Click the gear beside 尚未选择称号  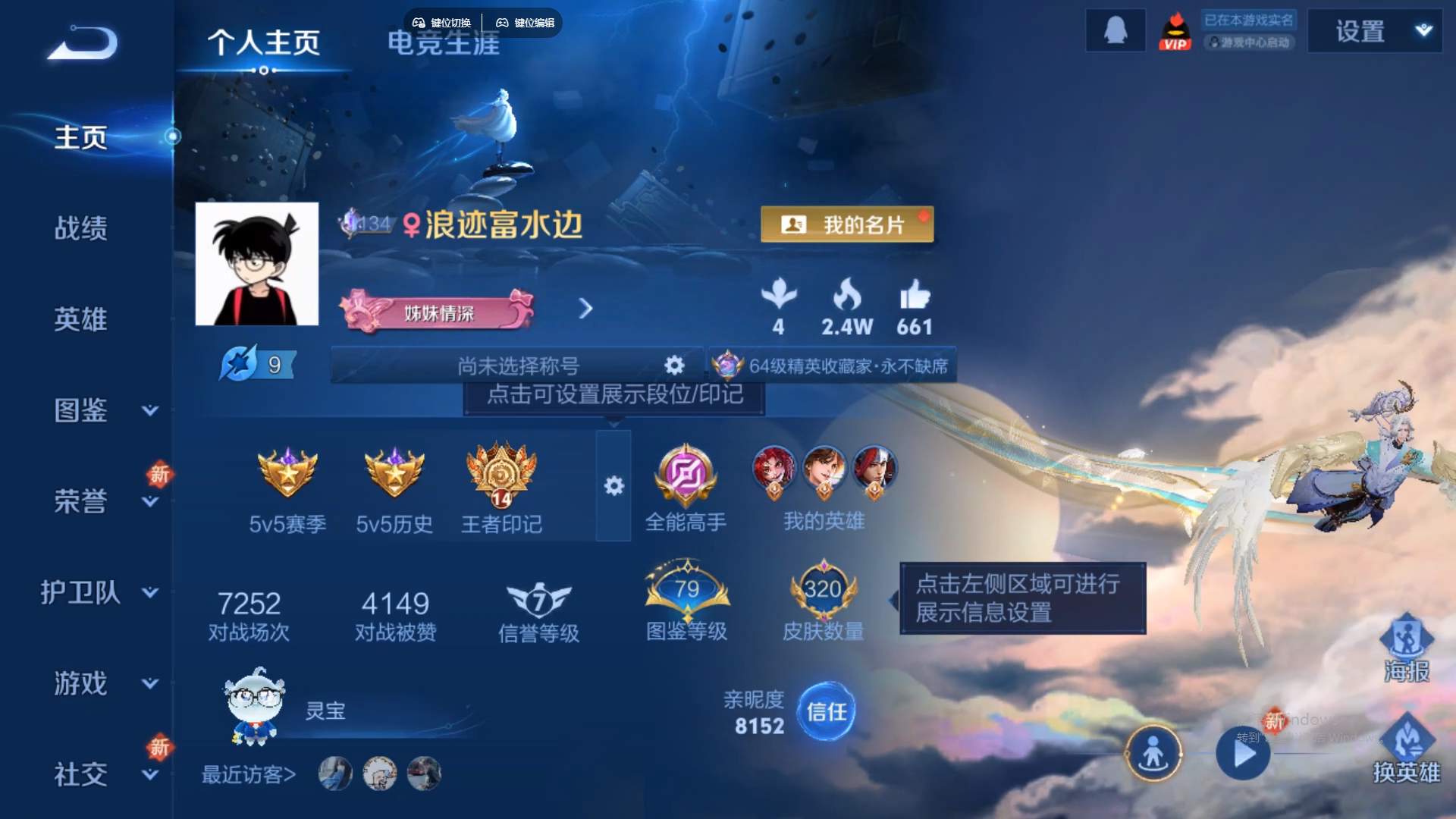(x=673, y=365)
